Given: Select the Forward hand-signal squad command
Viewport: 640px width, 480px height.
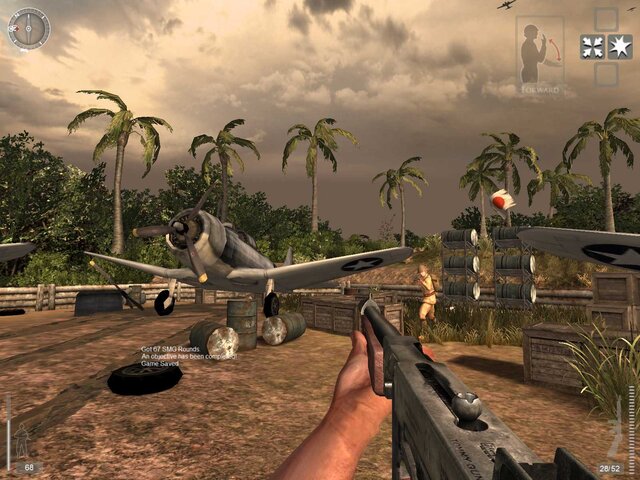Looking at the screenshot, I should point(540,53).
